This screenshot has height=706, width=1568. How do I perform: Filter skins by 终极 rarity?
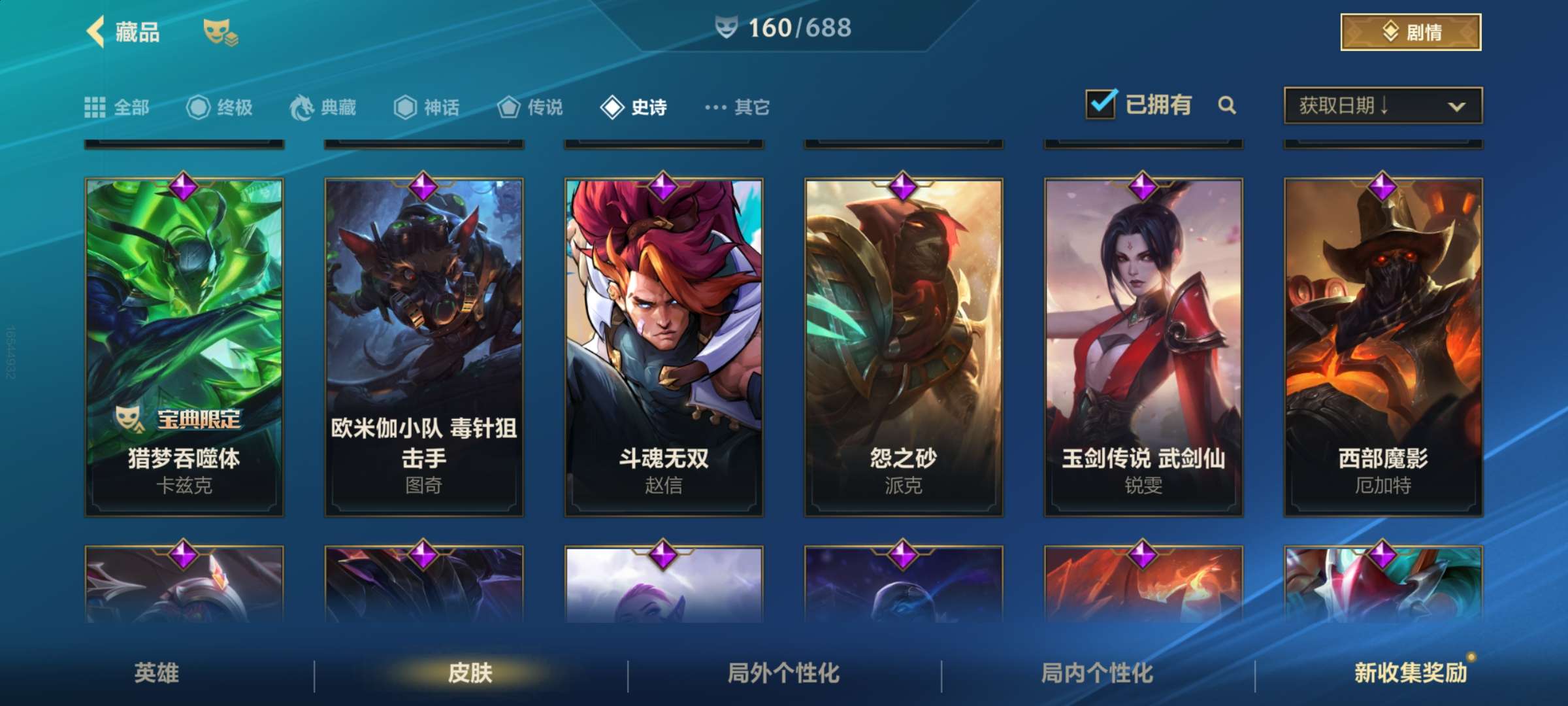[220, 107]
